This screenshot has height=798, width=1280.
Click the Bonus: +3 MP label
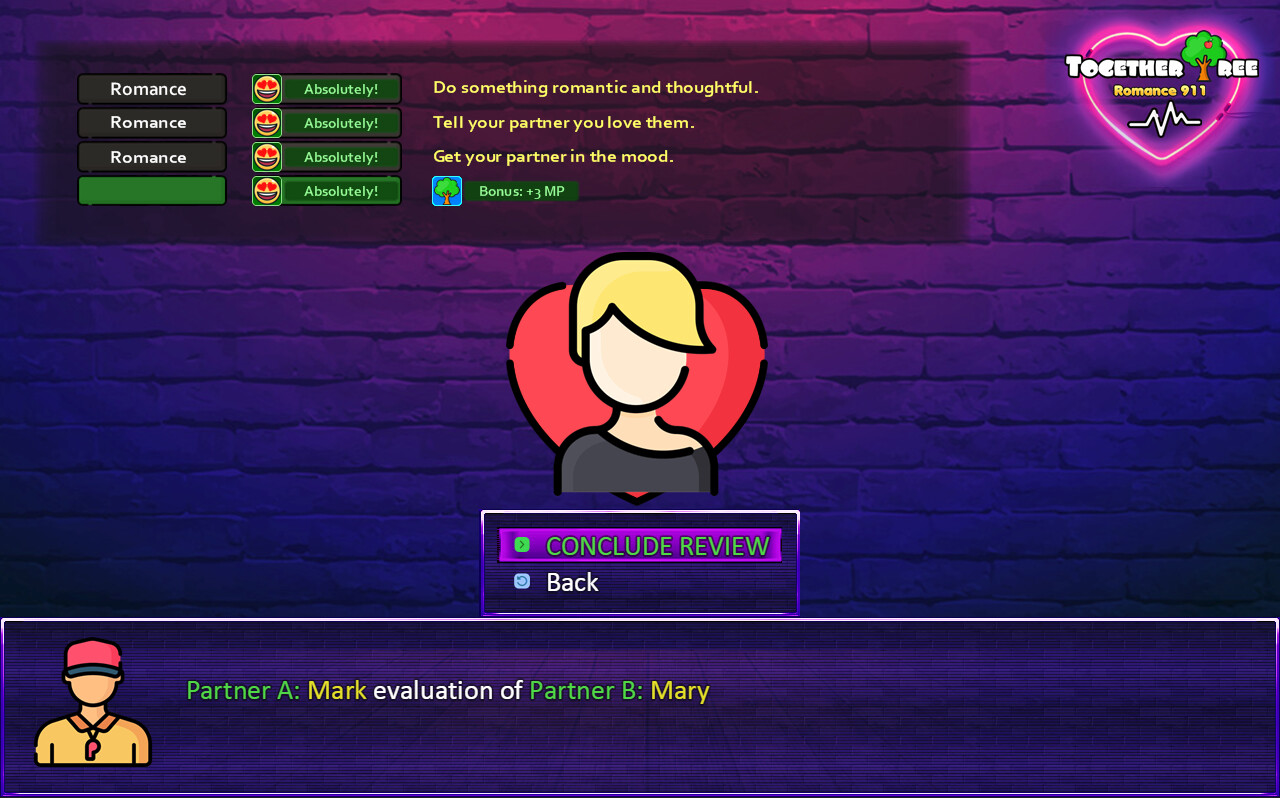pyautogui.click(x=524, y=190)
